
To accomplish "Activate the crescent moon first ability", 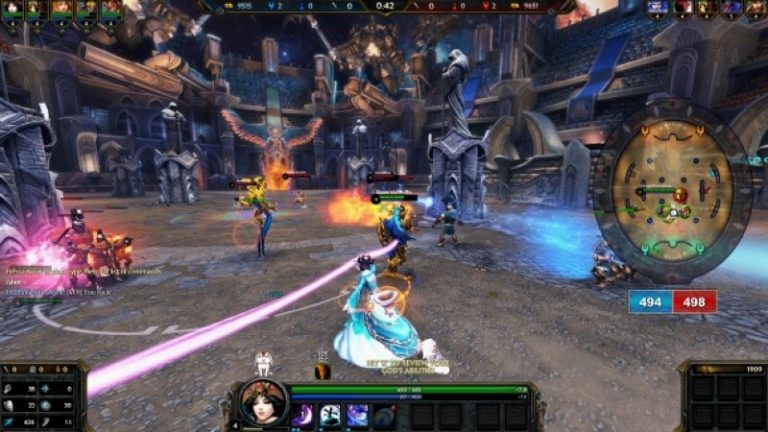I will [x=303, y=415].
